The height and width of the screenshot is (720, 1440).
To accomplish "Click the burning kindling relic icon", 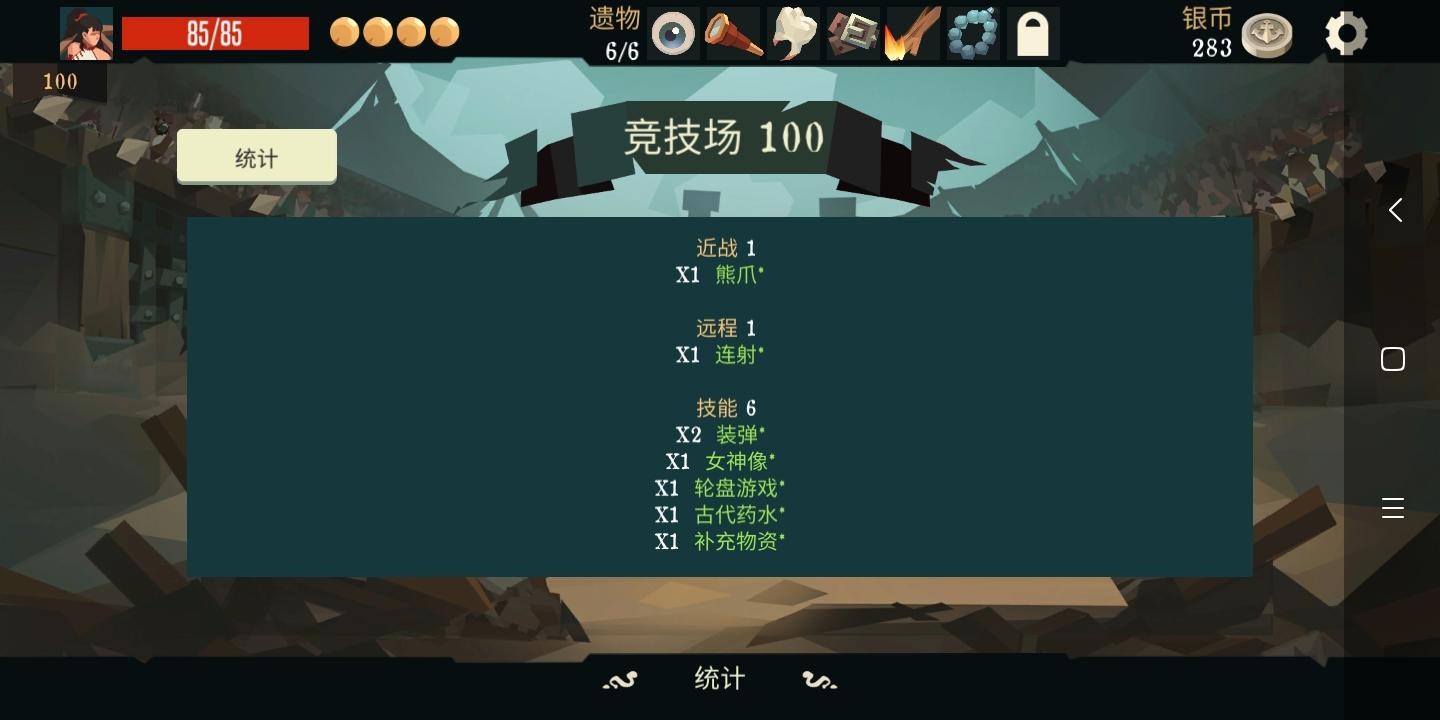I will (x=912, y=33).
